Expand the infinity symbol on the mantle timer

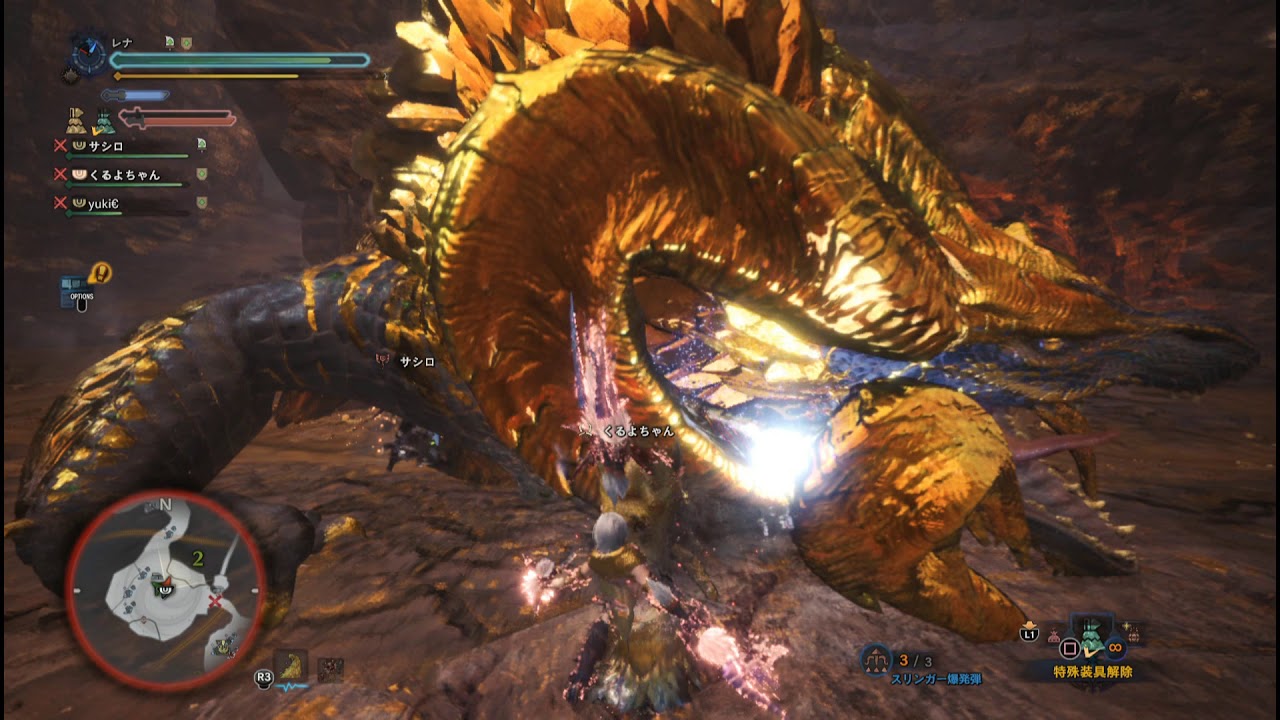(x=1115, y=648)
